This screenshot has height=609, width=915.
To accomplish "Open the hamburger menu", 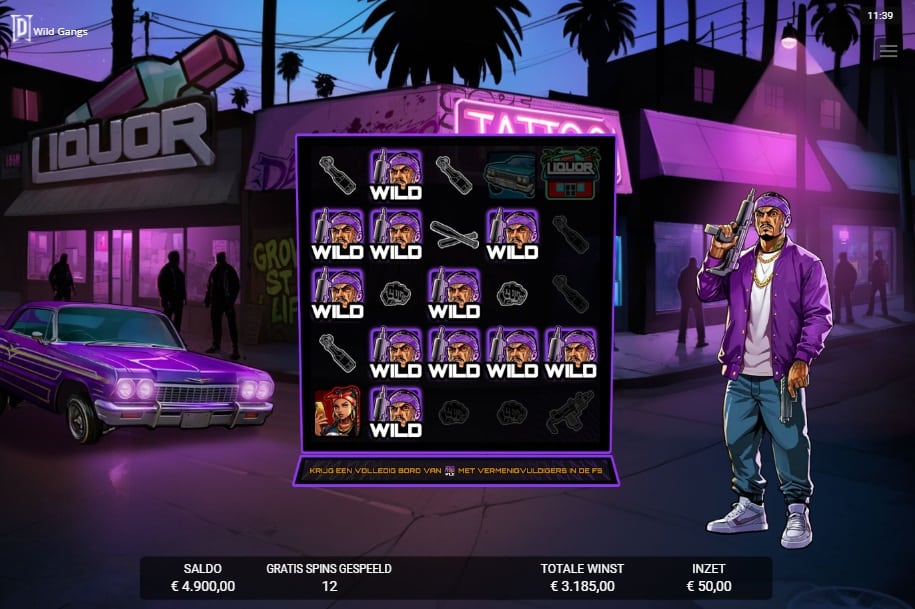I will (888, 51).
